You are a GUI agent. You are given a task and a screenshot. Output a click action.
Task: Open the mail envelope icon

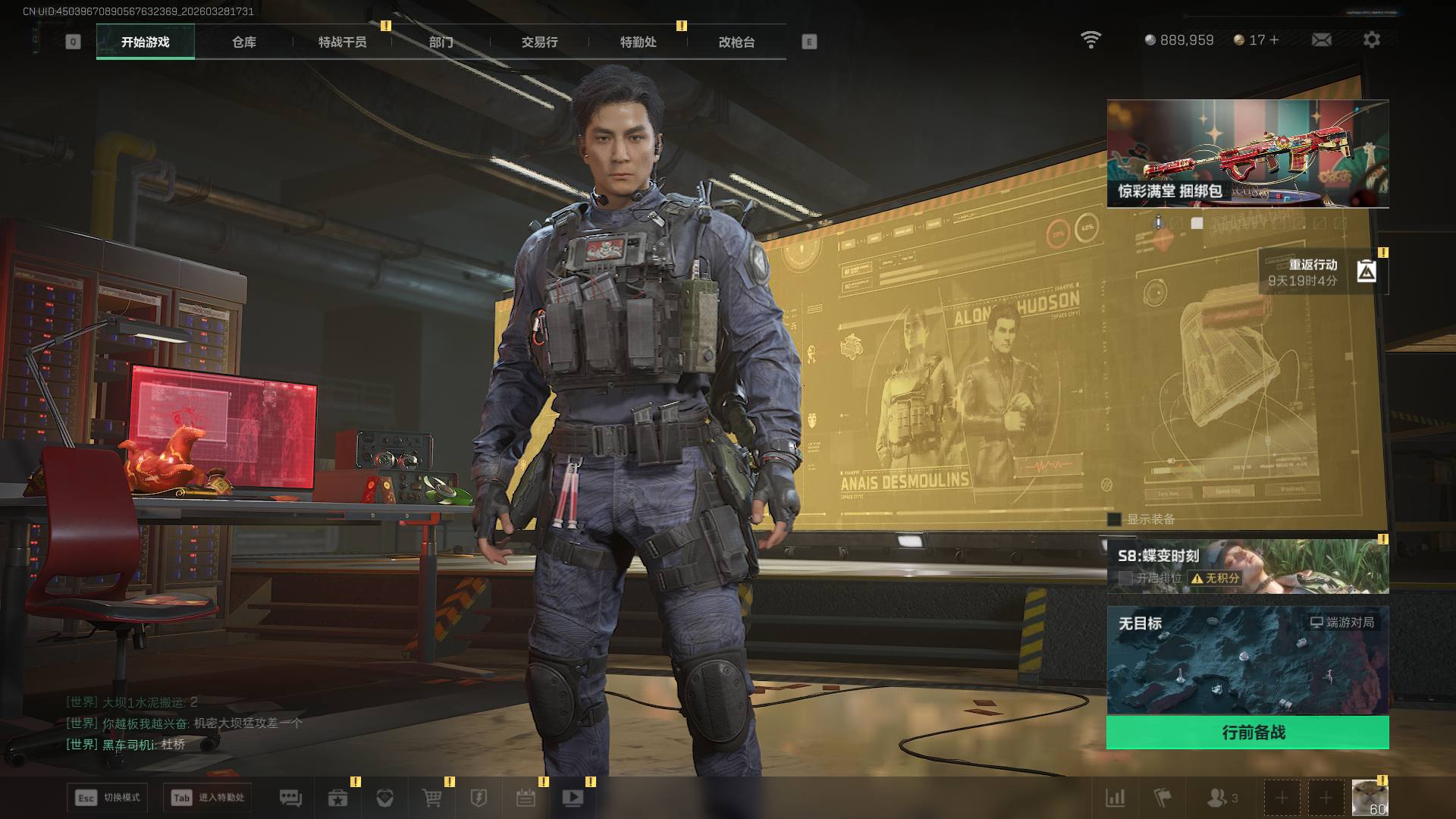pos(1321,40)
